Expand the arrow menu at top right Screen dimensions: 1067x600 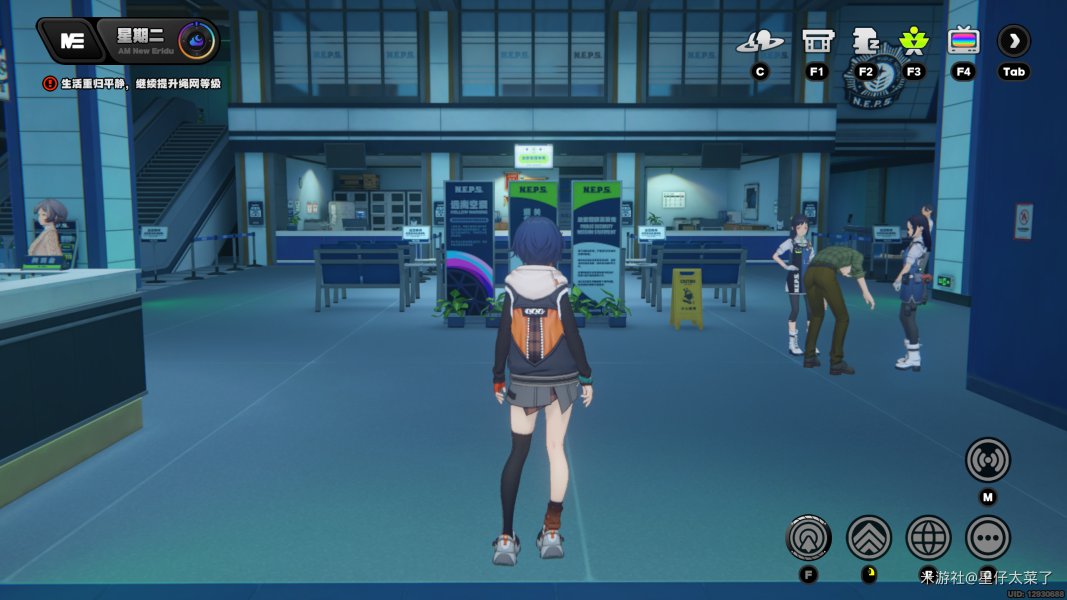[x=1013, y=41]
